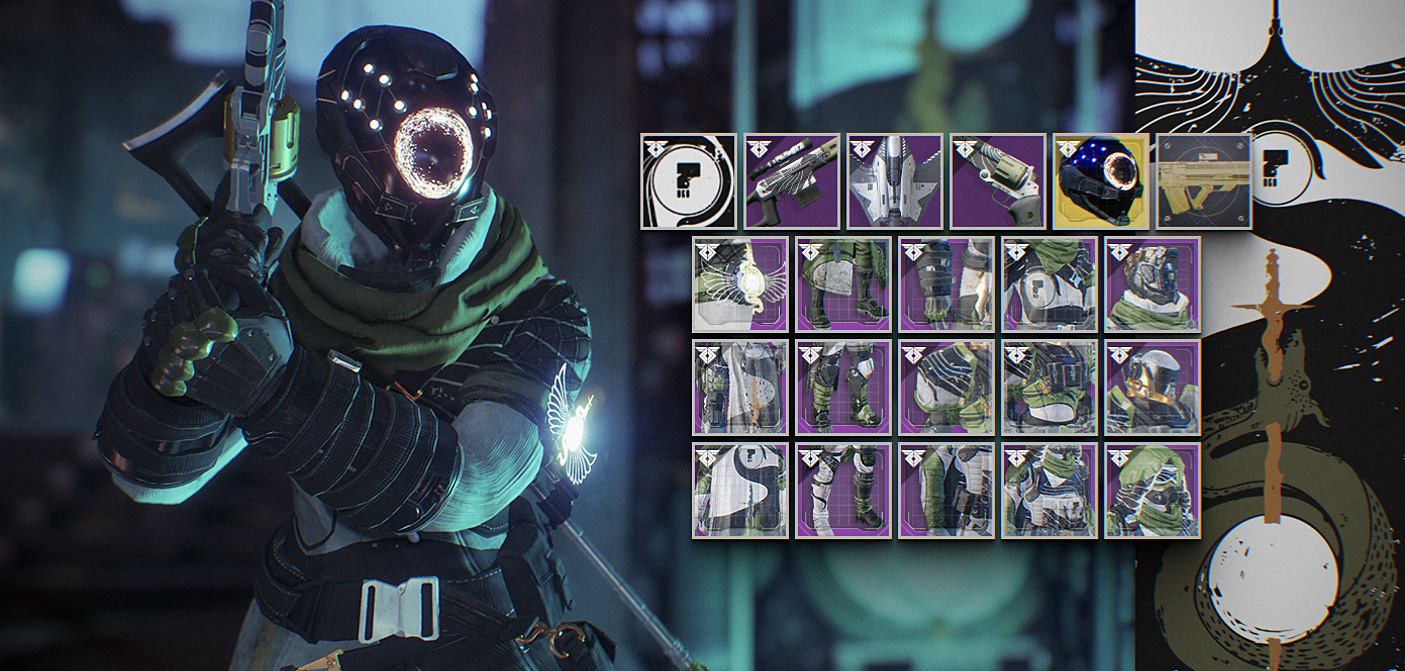This screenshot has width=1405, height=671.
Task: Pick the revolver hand cannon item
Action: coord(997,181)
